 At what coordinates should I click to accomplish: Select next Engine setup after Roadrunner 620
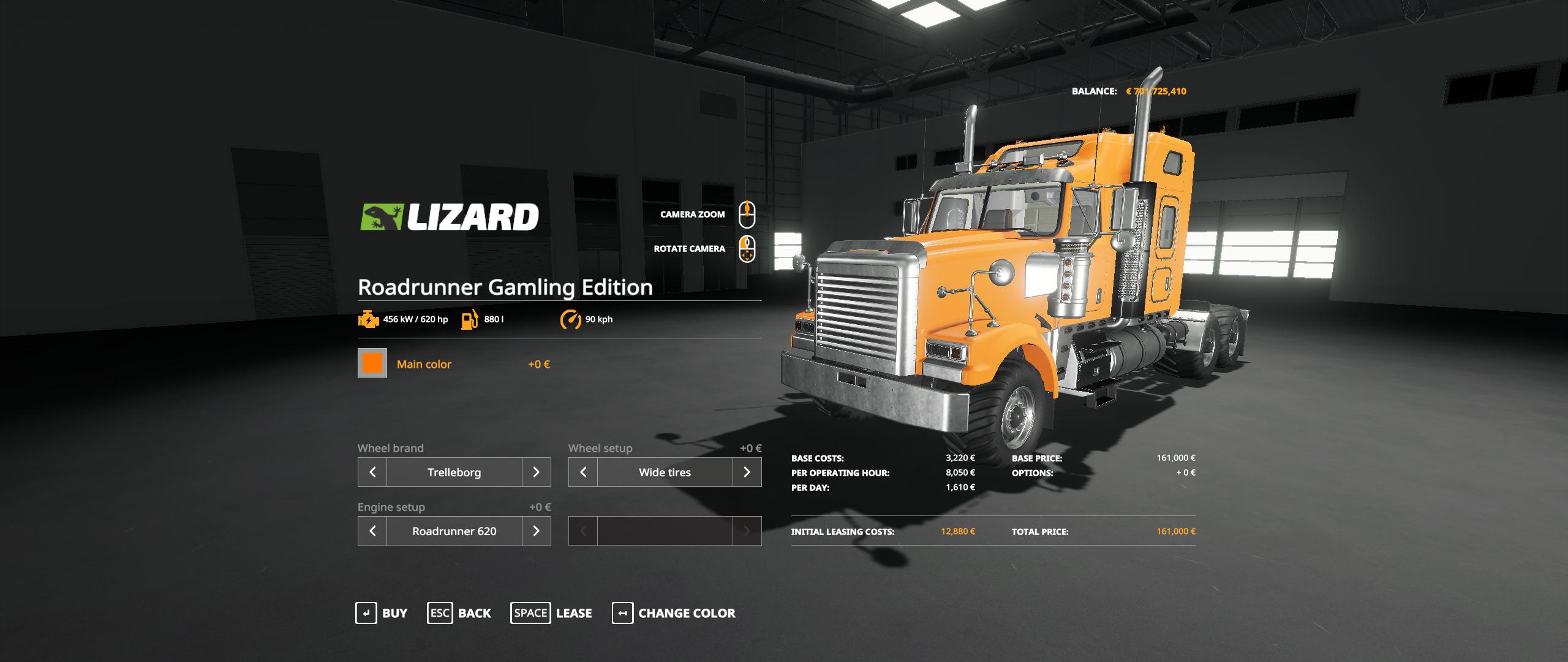(536, 531)
